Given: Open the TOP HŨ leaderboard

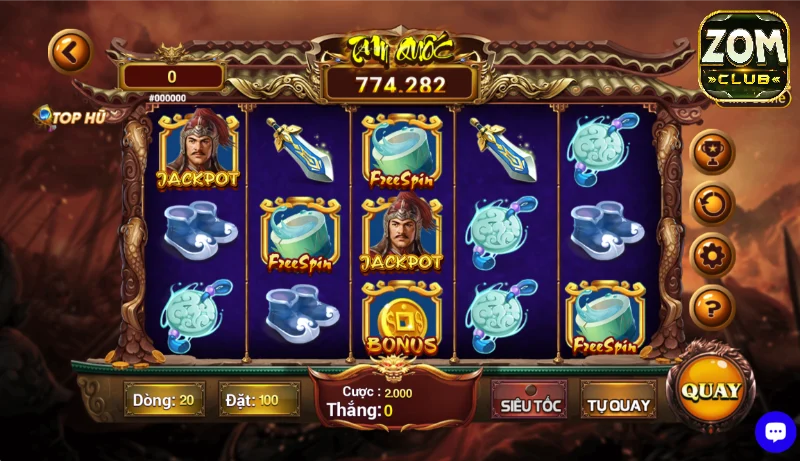Looking at the screenshot, I should [x=70, y=118].
